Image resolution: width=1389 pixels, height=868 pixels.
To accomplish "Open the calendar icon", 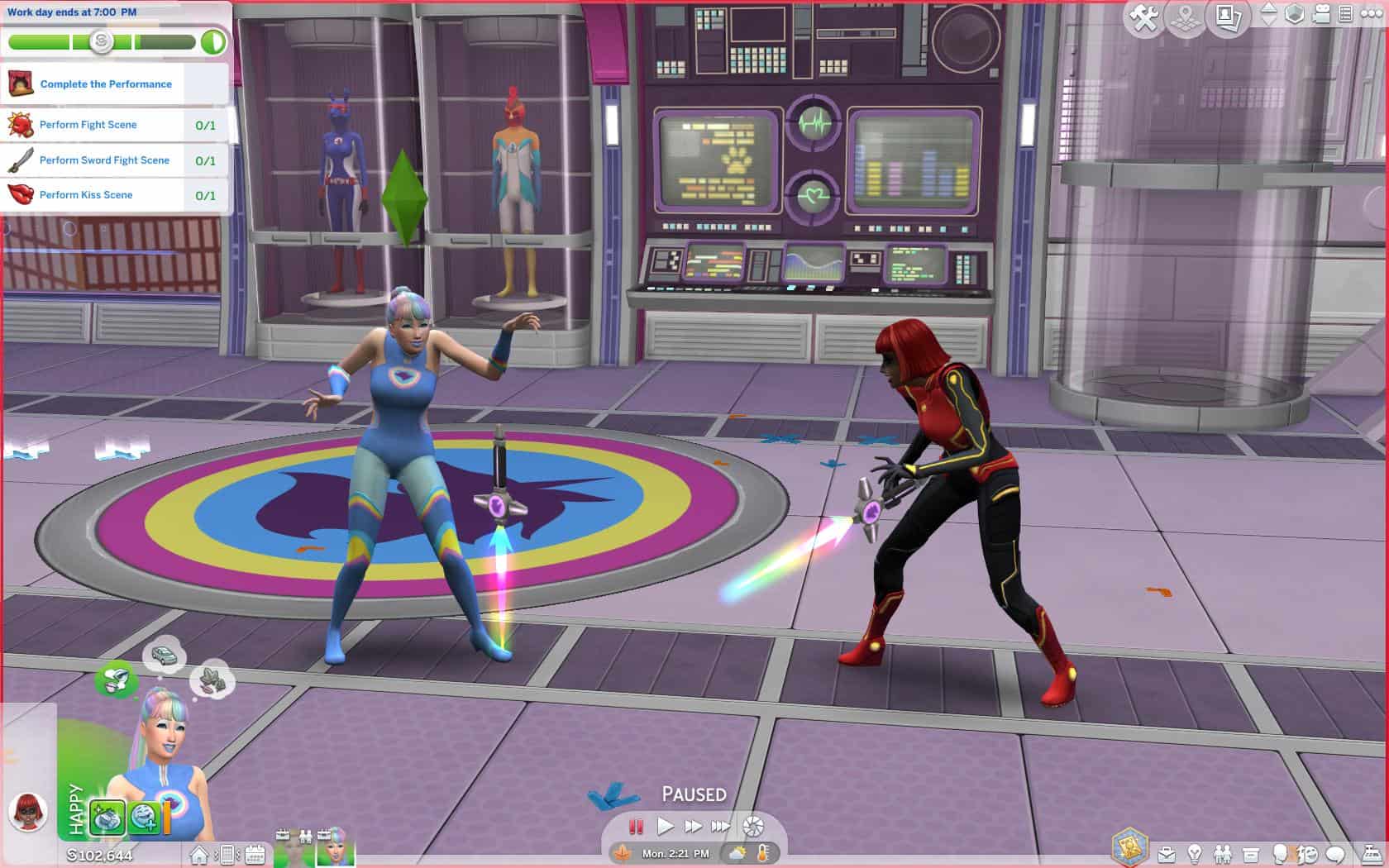I will tap(255, 854).
